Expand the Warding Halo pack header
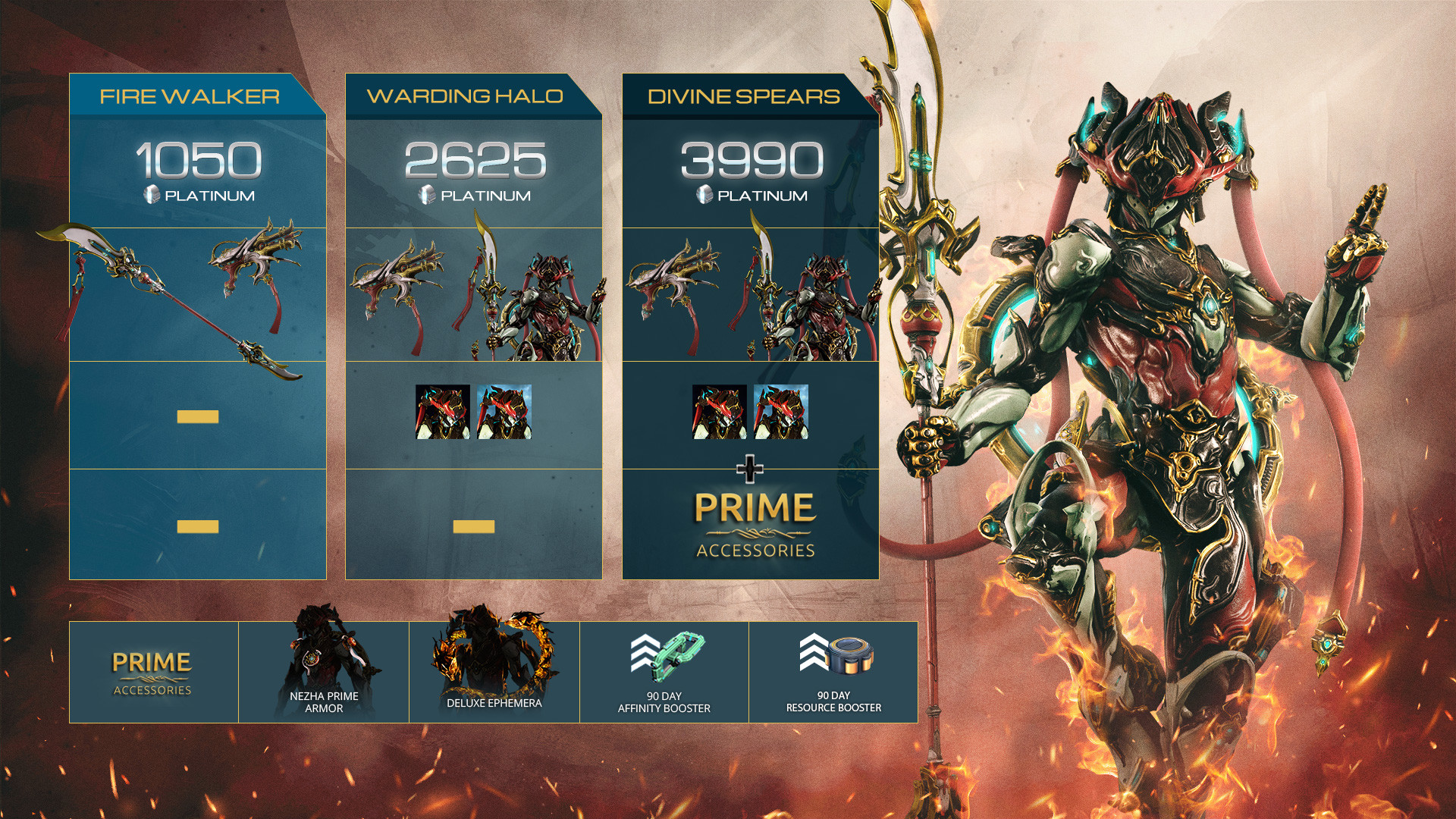The width and height of the screenshot is (1456, 819). tap(464, 96)
